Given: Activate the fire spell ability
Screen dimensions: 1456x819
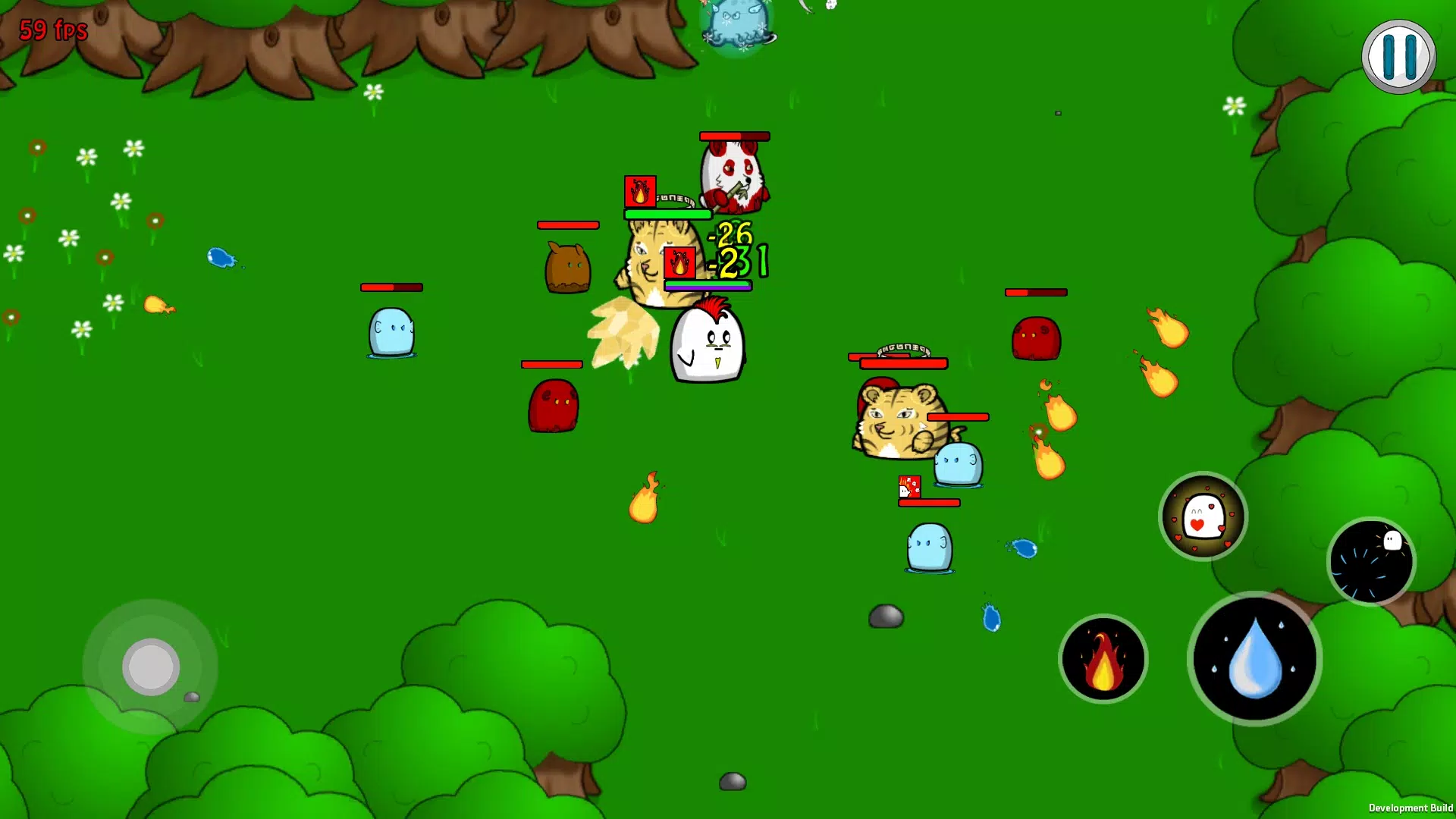Looking at the screenshot, I should pos(1103,659).
